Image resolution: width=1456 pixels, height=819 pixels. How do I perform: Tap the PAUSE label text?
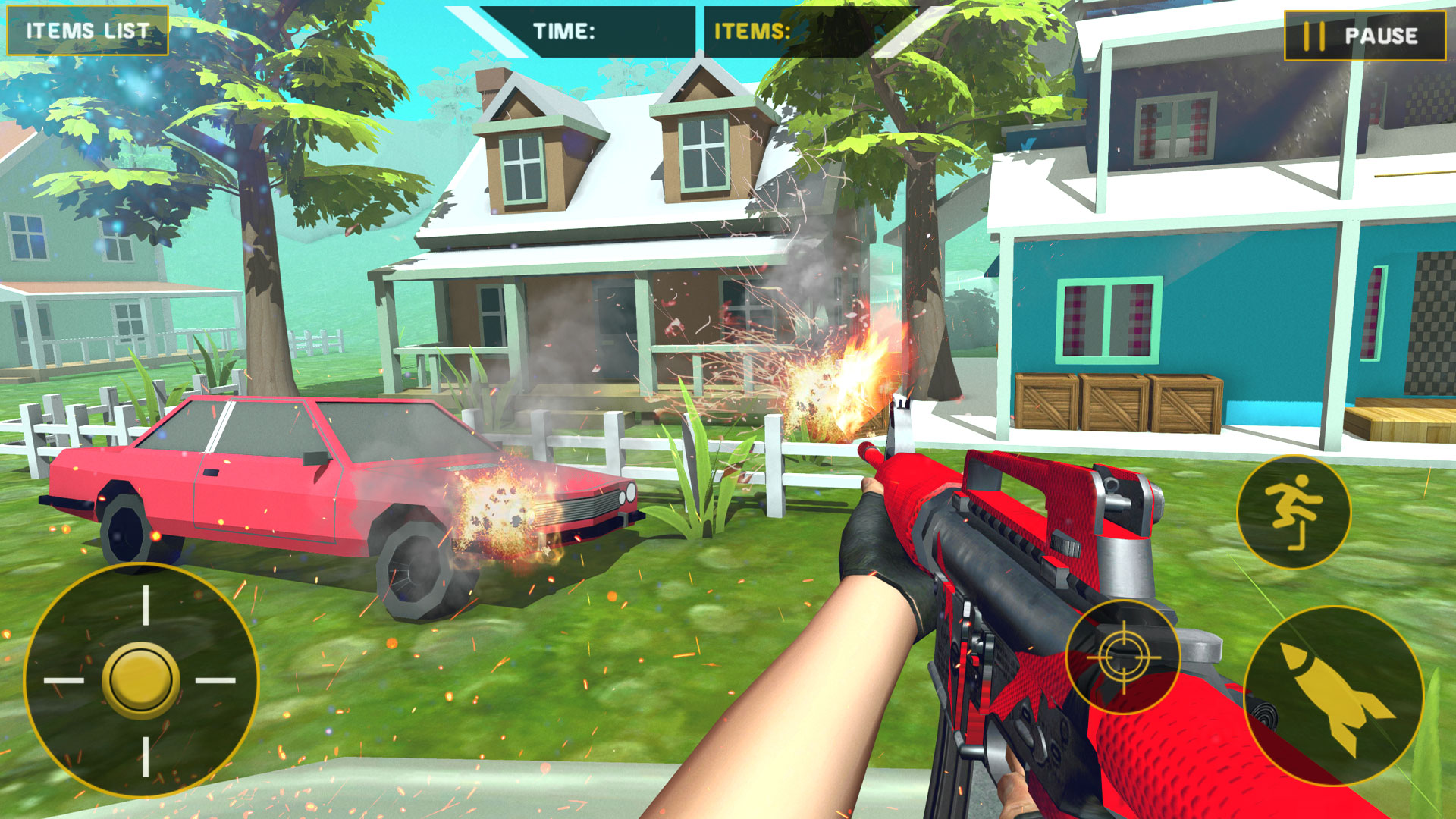[x=1382, y=35]
